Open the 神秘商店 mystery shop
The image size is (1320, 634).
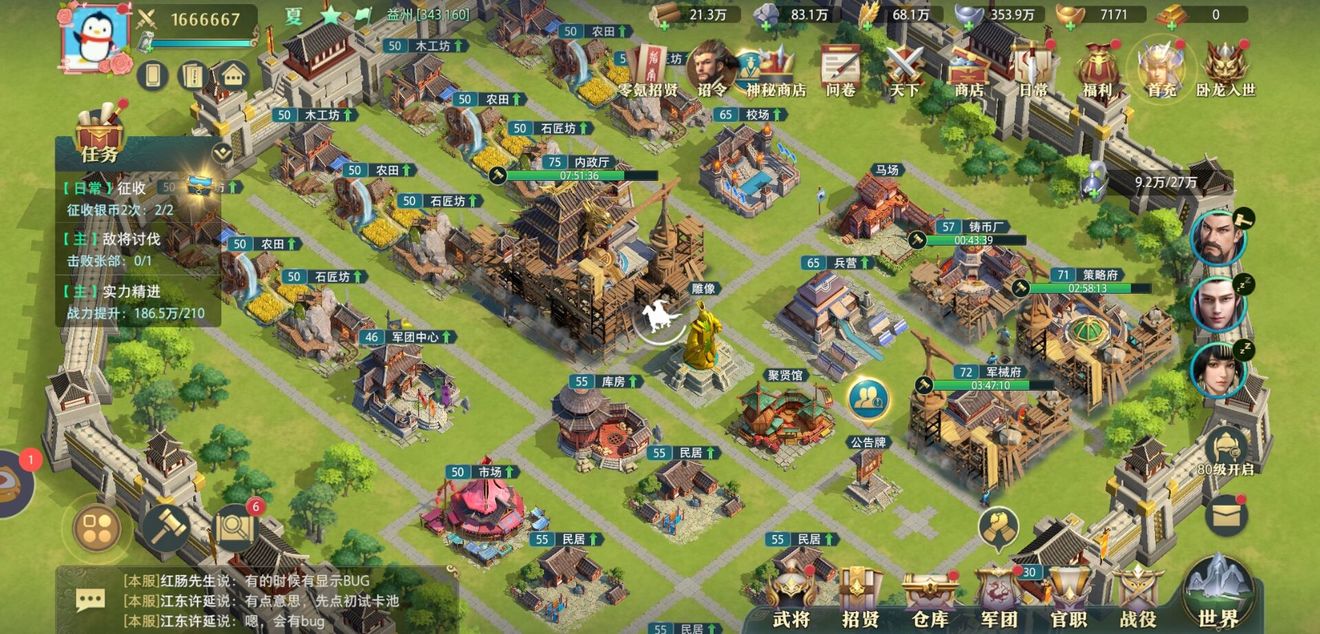click(776, 70)
